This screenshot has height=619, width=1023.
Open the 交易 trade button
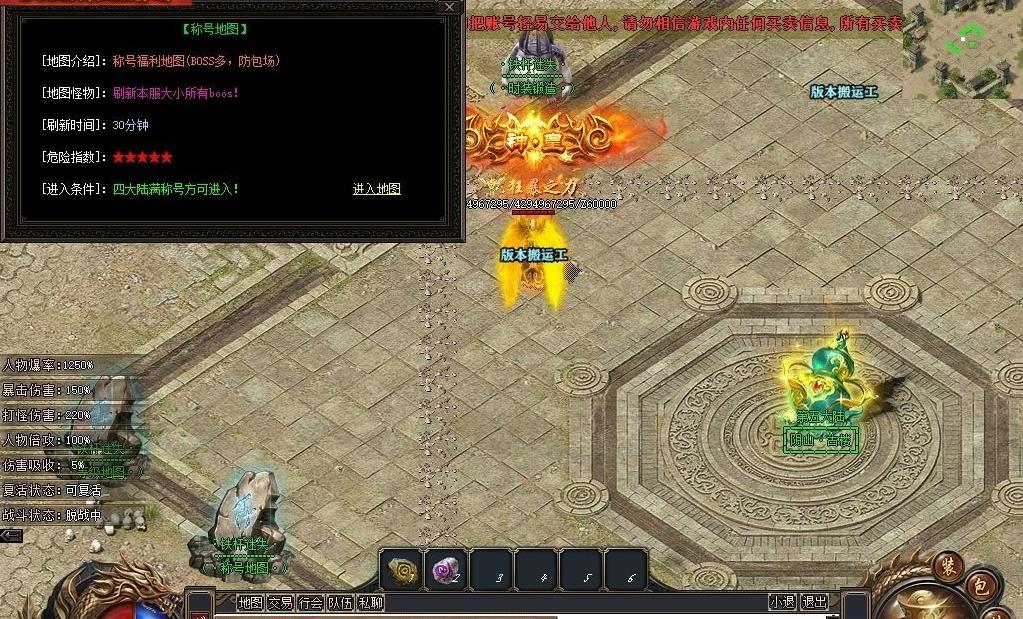[x=280, y=602]
